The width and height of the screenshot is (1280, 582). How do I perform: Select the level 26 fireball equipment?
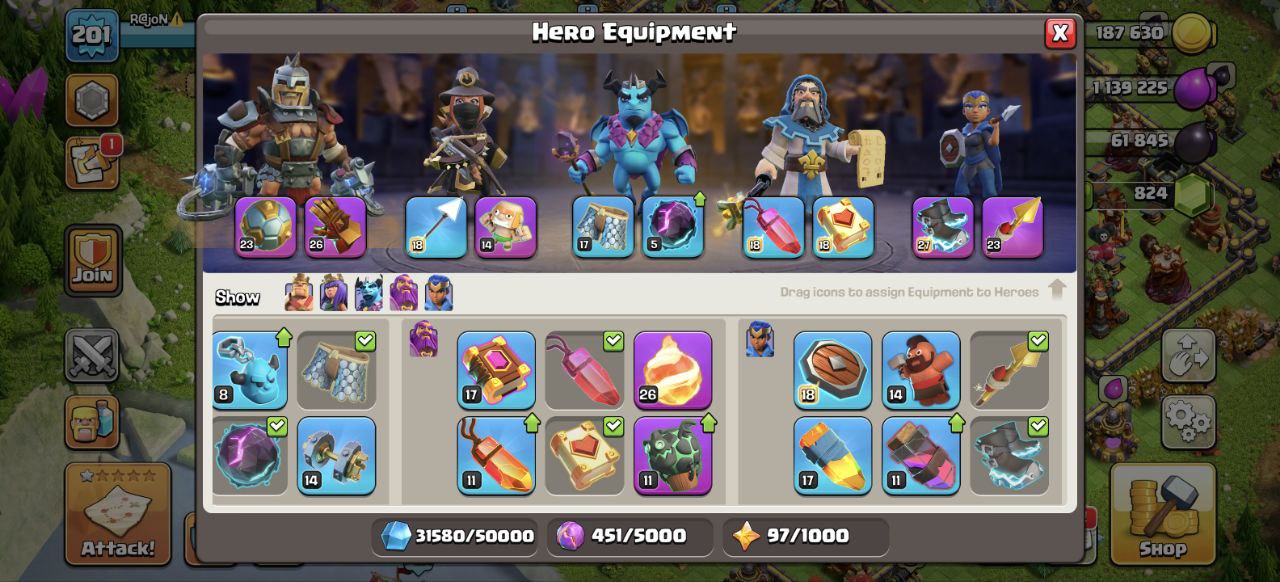click(x=673, y=370)
